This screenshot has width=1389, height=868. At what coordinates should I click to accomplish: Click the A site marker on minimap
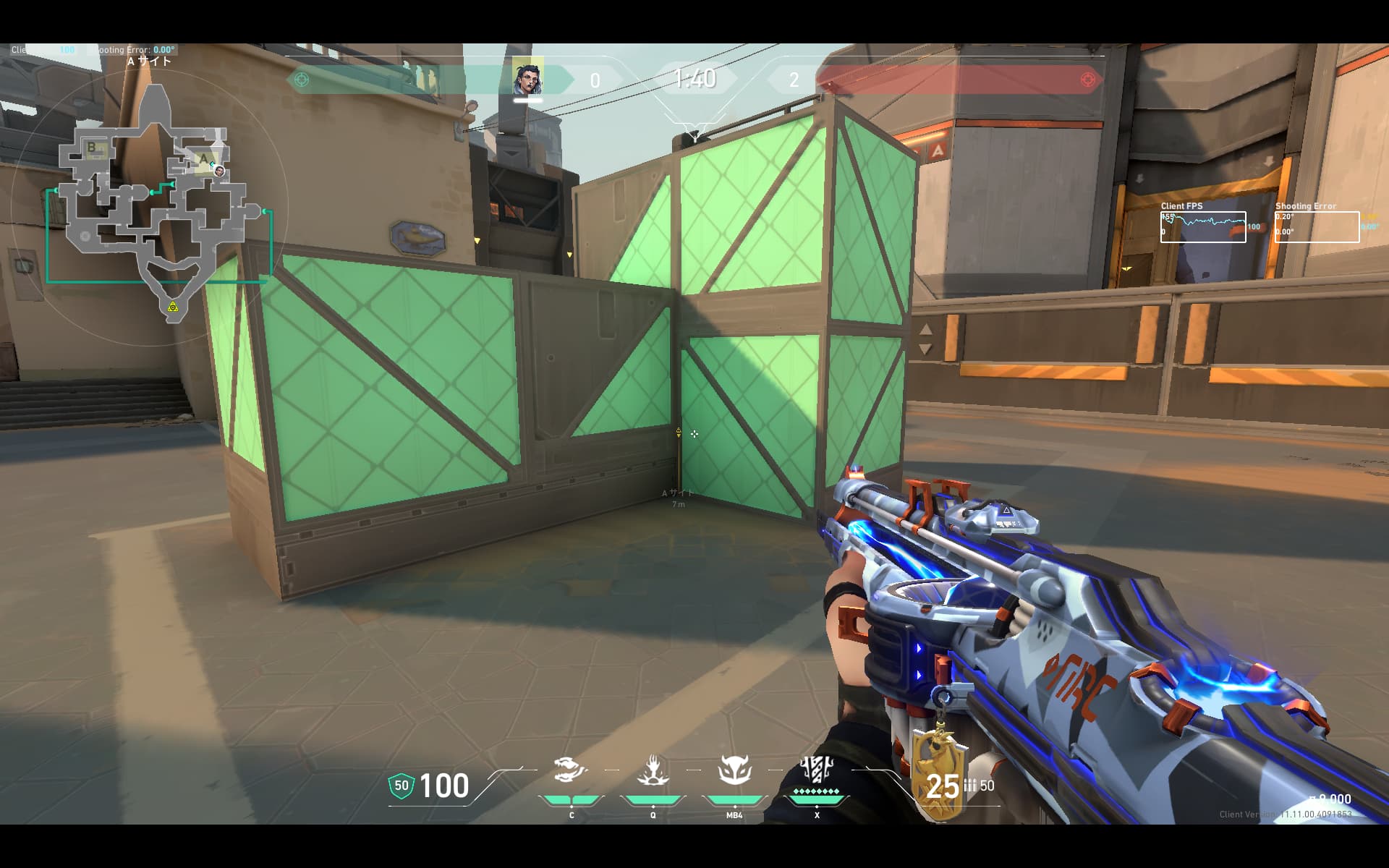(x=203, y=158)
